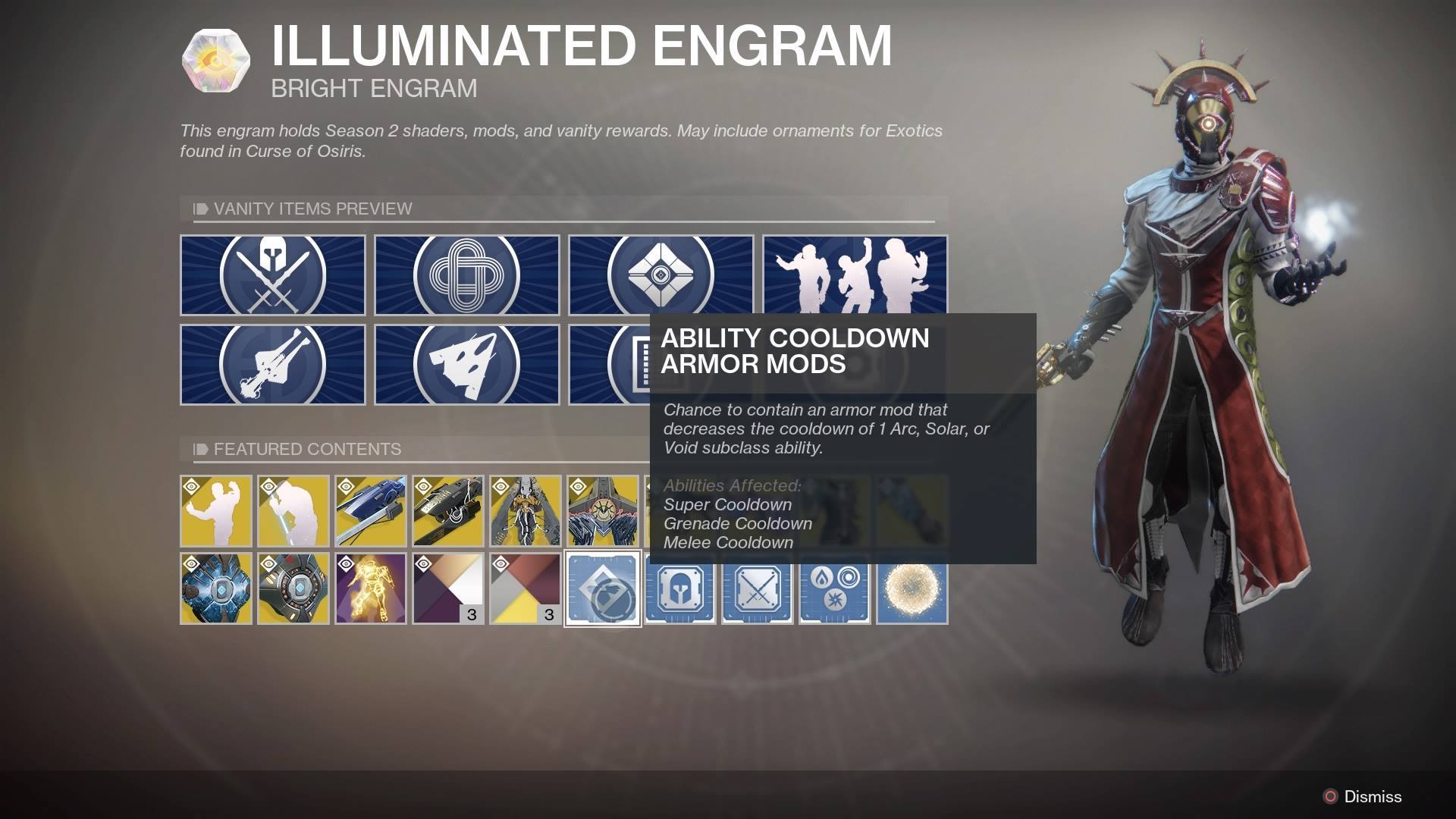Viewport: 1456px width, 819px height.
Task: Select the crossed swords vanity preview tile
Action: tap(273, 275)
